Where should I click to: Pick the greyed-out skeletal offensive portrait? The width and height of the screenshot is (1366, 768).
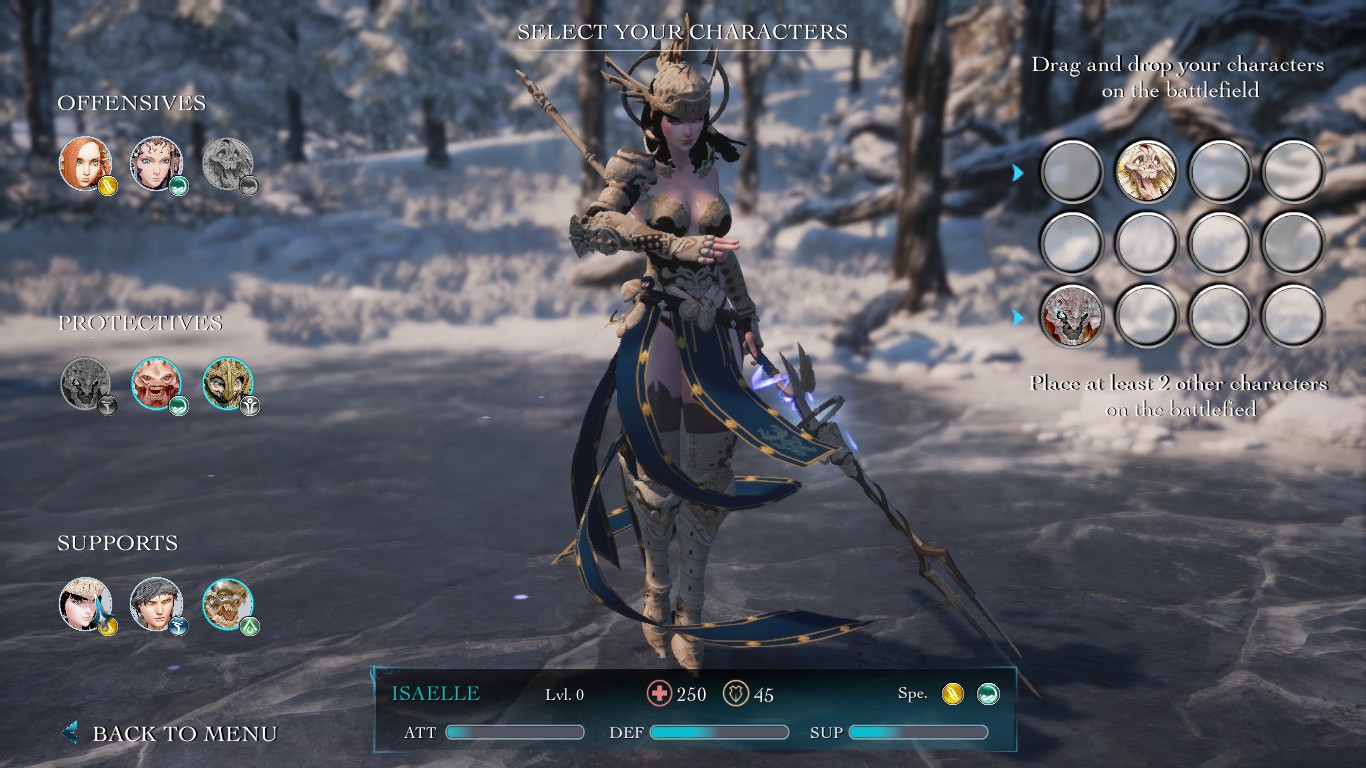click(228, 163)
